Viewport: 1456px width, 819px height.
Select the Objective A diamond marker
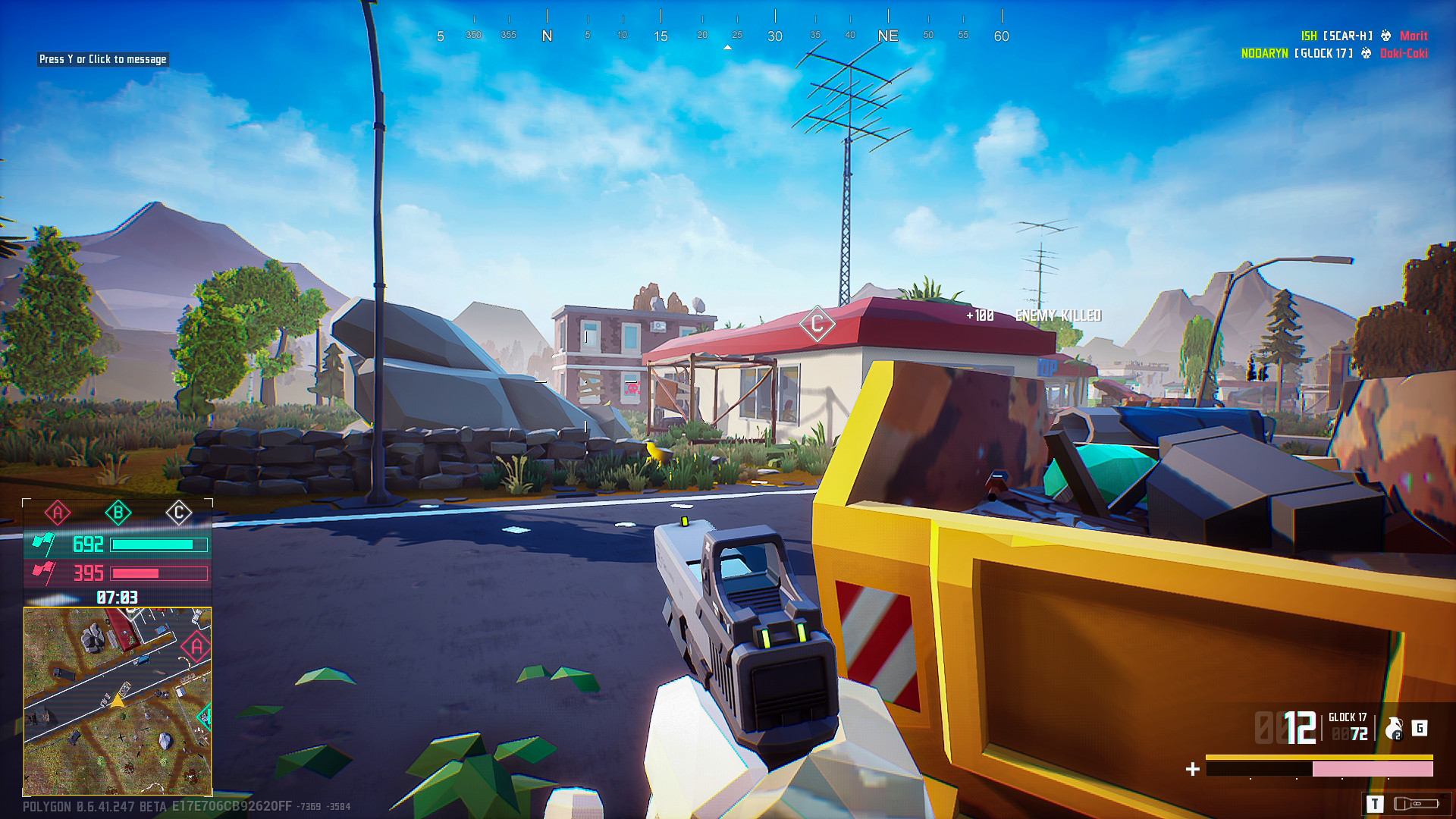click(x=58, y=512)
